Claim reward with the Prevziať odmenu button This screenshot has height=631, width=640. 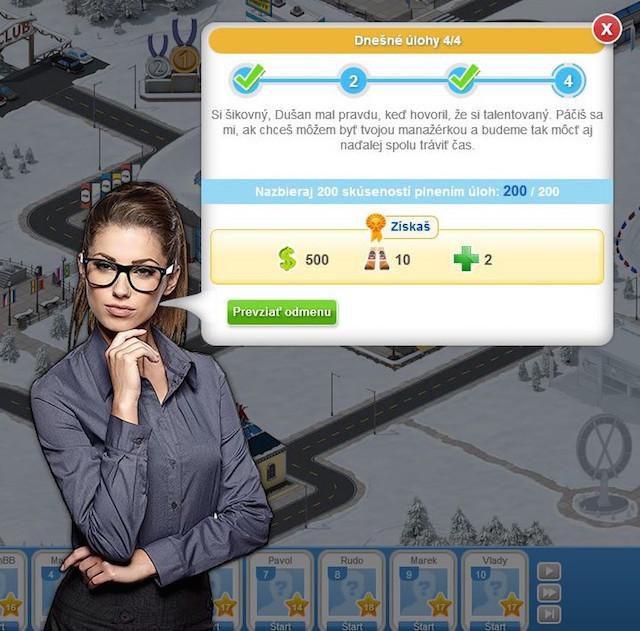click(282, 312)
